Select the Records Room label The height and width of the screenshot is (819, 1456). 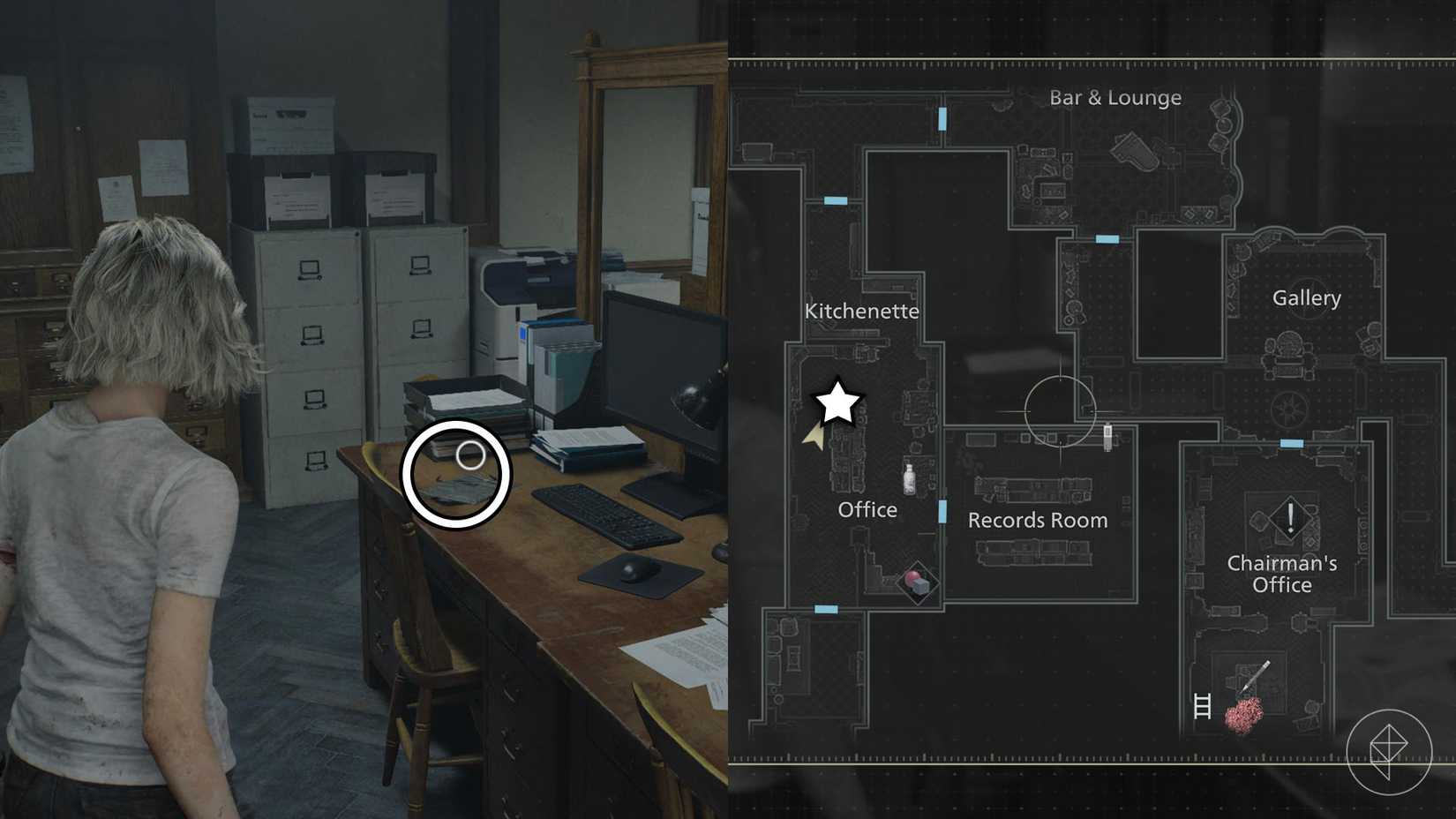1038,520
